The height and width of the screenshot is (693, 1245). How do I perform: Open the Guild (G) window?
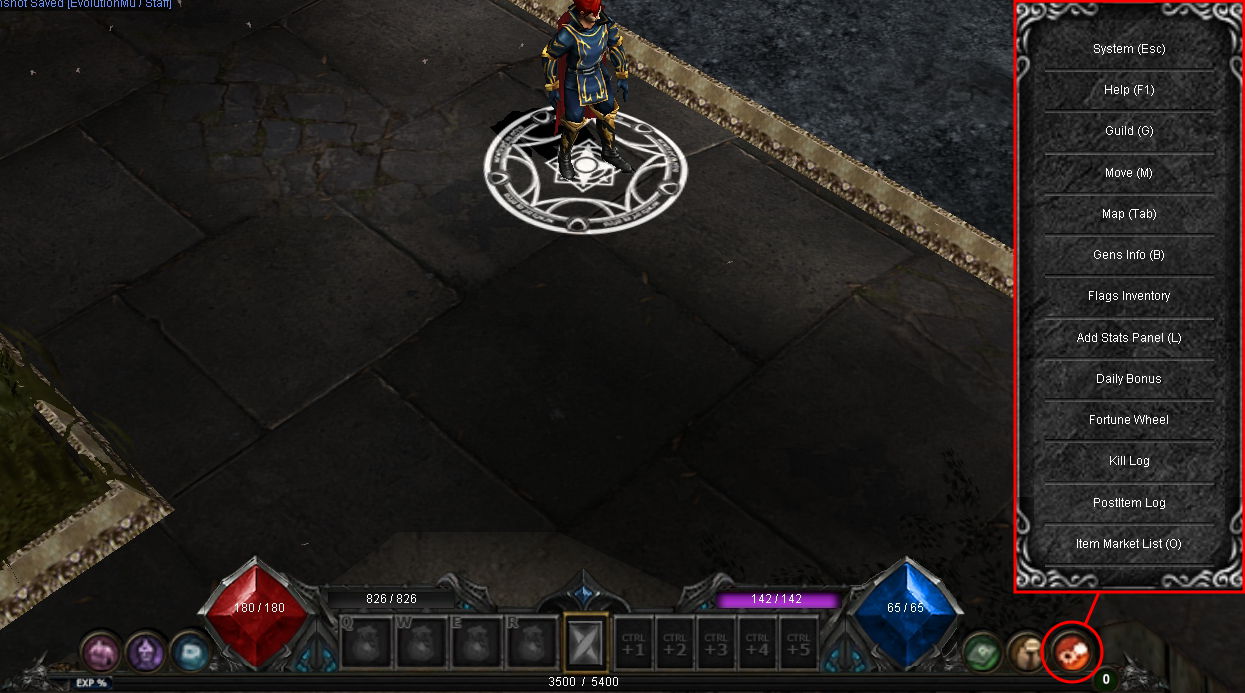coord(1129,131)
